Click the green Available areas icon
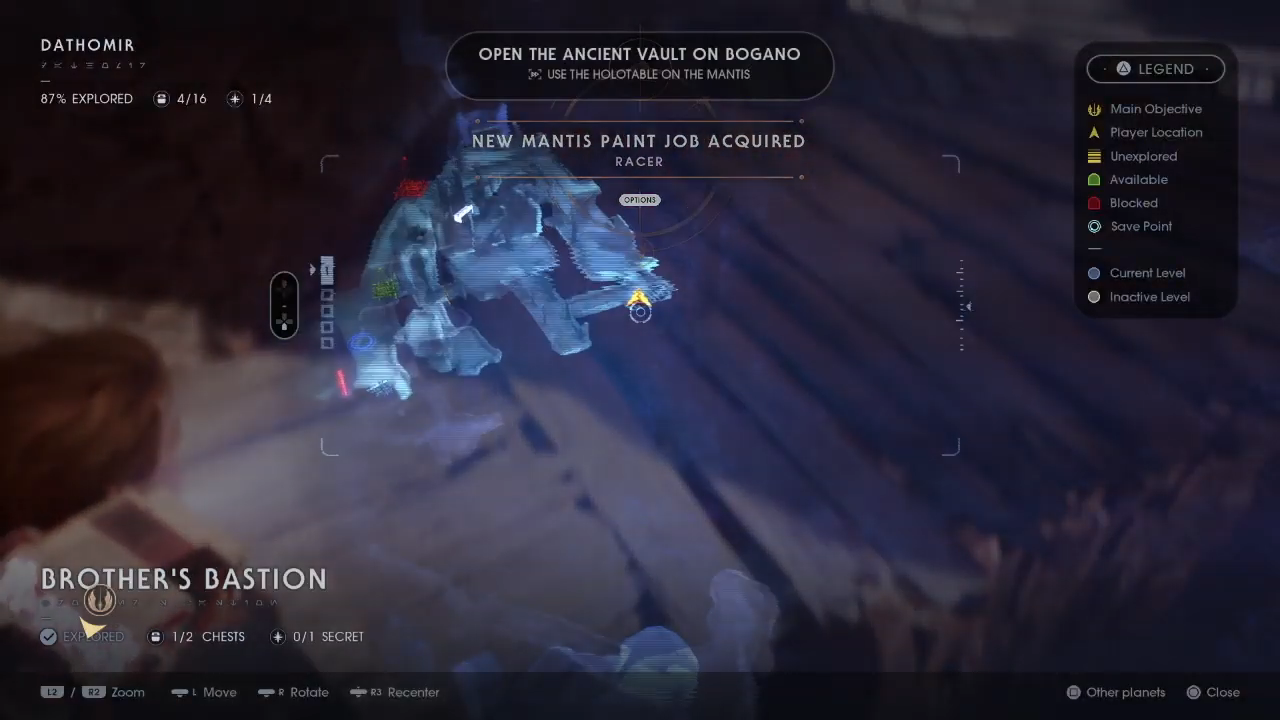The width and height of the screenshot is (1280, 720). pos(1094,179)
